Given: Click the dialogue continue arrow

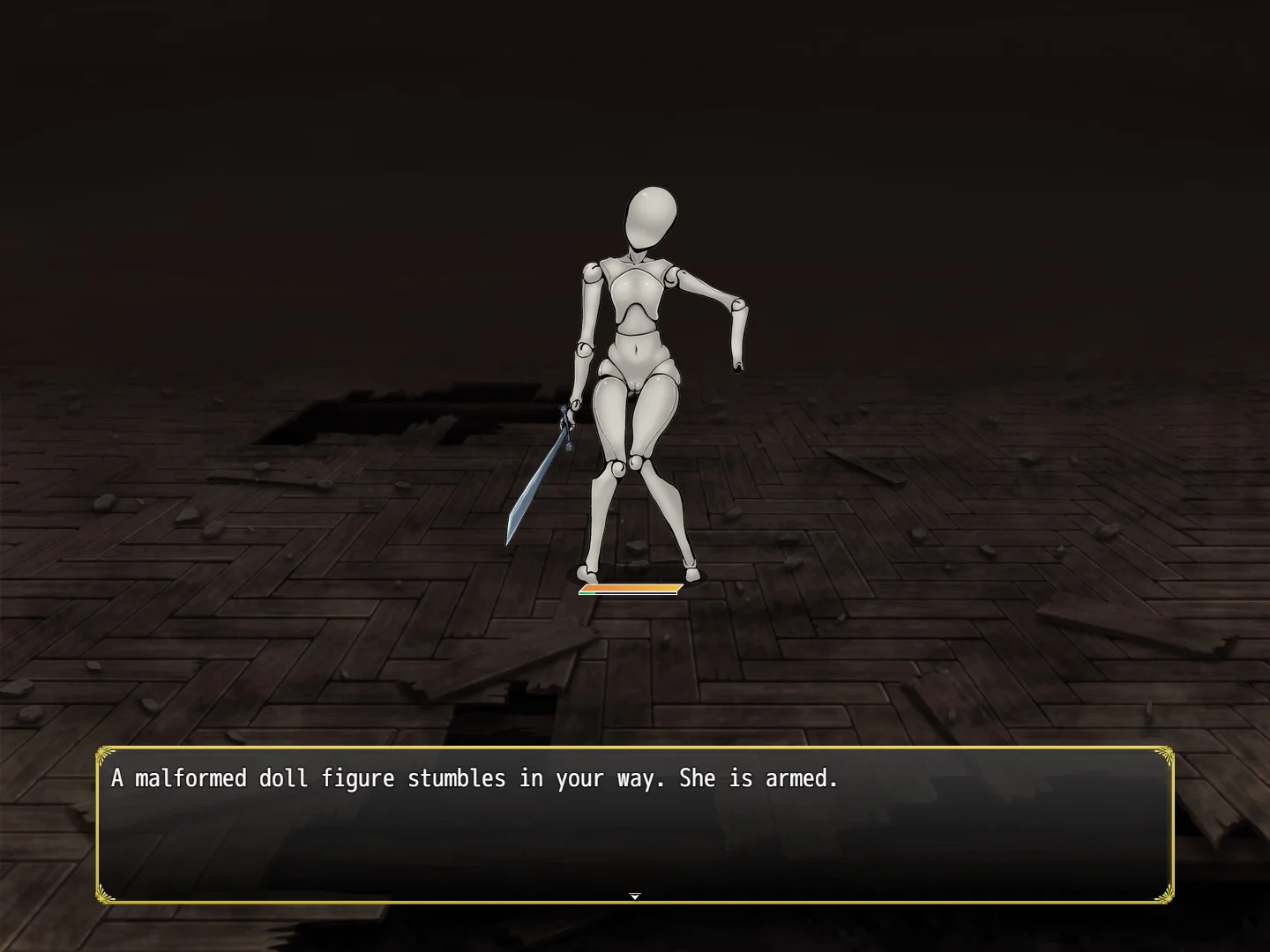Looking at the screenshot, I should [x=634, y=896].
